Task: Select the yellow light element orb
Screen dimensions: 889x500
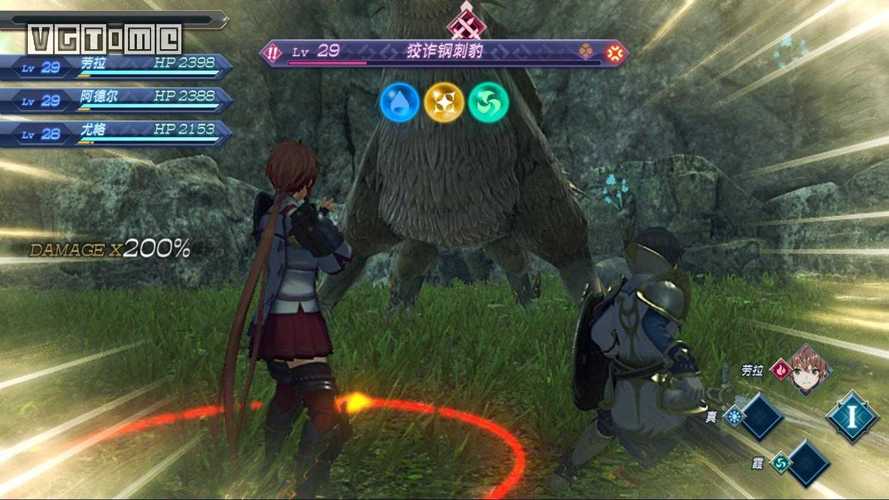Action: click(444, 101)
